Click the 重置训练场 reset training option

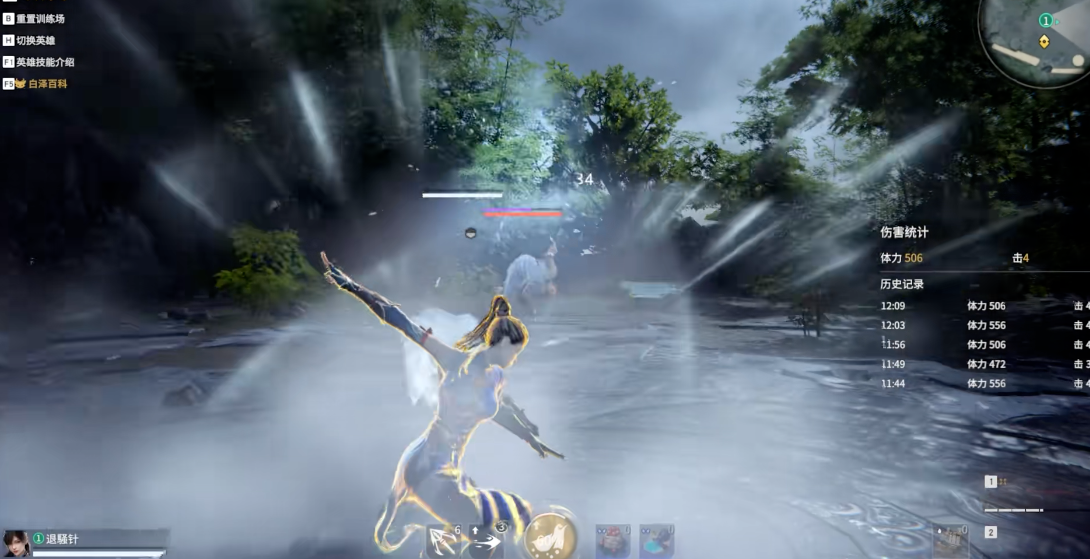pyautogui.click(x=40, y=18)
